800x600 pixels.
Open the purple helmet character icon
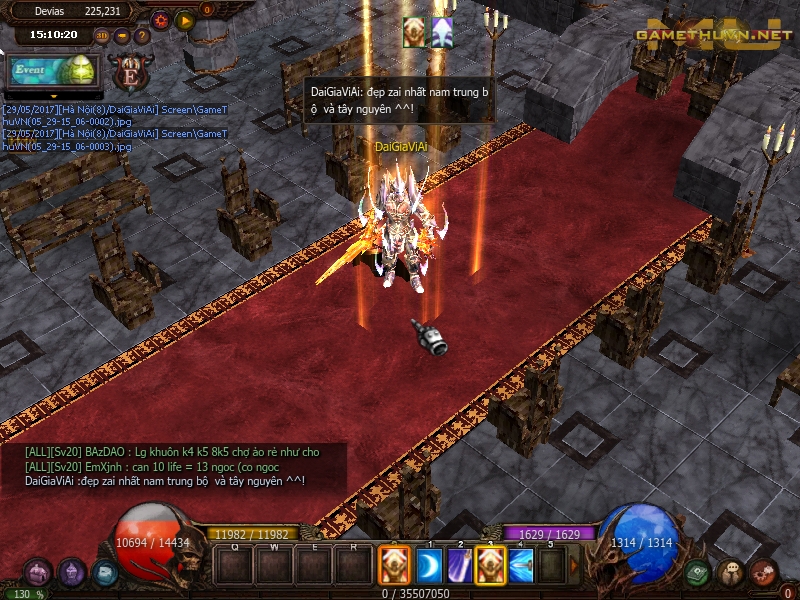click(71, 573)
